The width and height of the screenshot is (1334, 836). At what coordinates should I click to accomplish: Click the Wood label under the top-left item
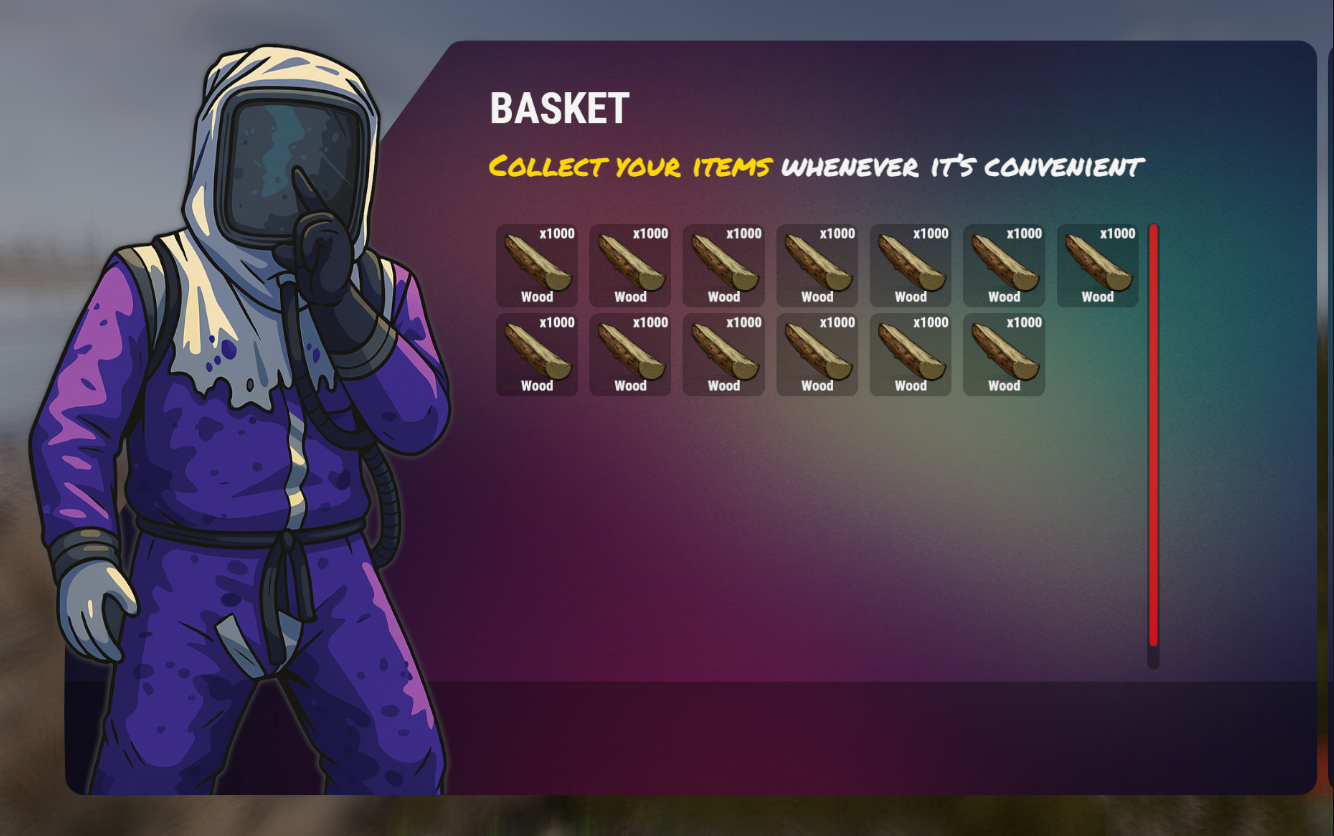coord(536,297)
